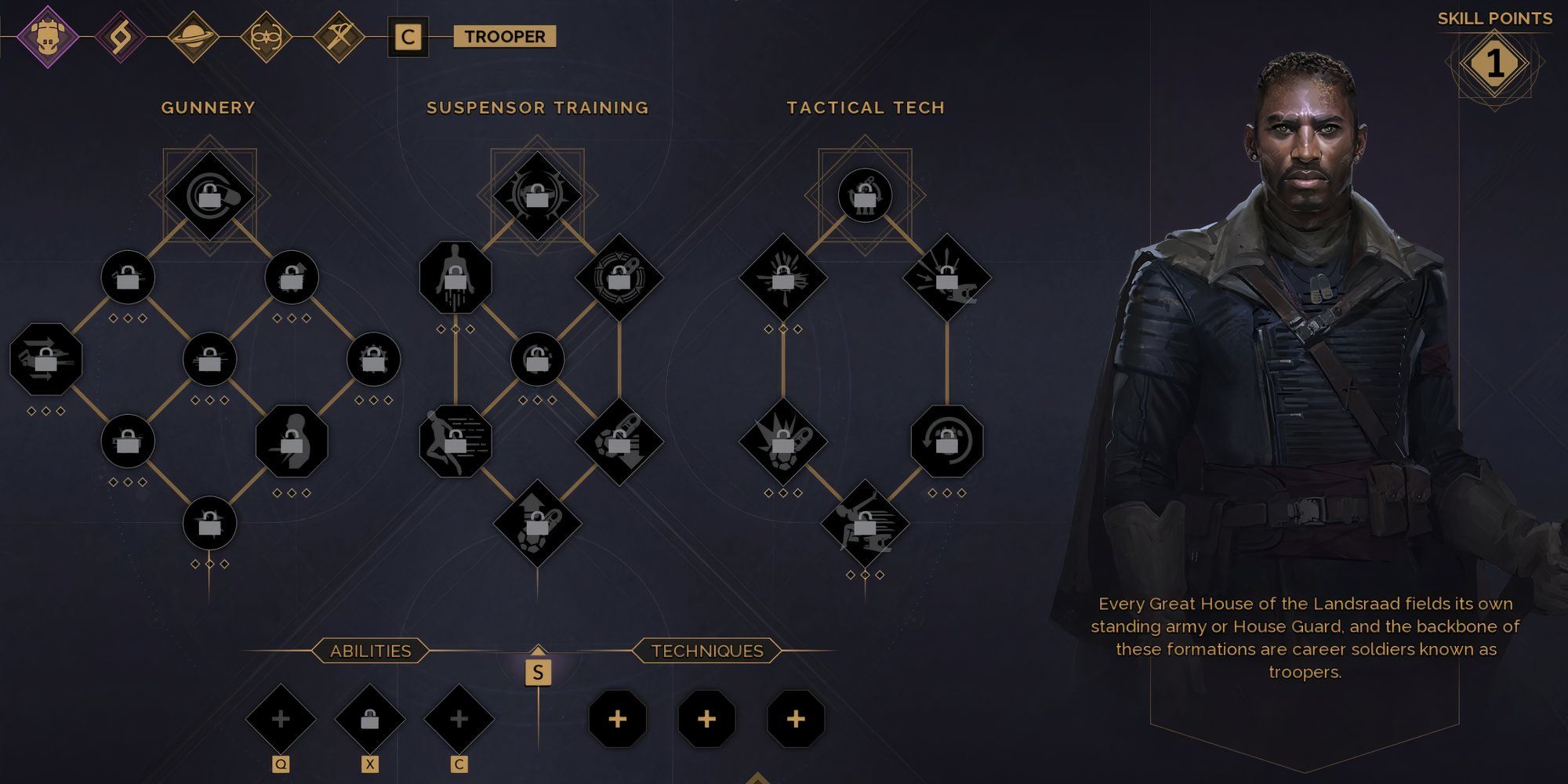The height and width of the screenshot is (784, 1568).
Task: Choose the Gunnery node with horizontal arrows
Action: [x=45, y=359]
